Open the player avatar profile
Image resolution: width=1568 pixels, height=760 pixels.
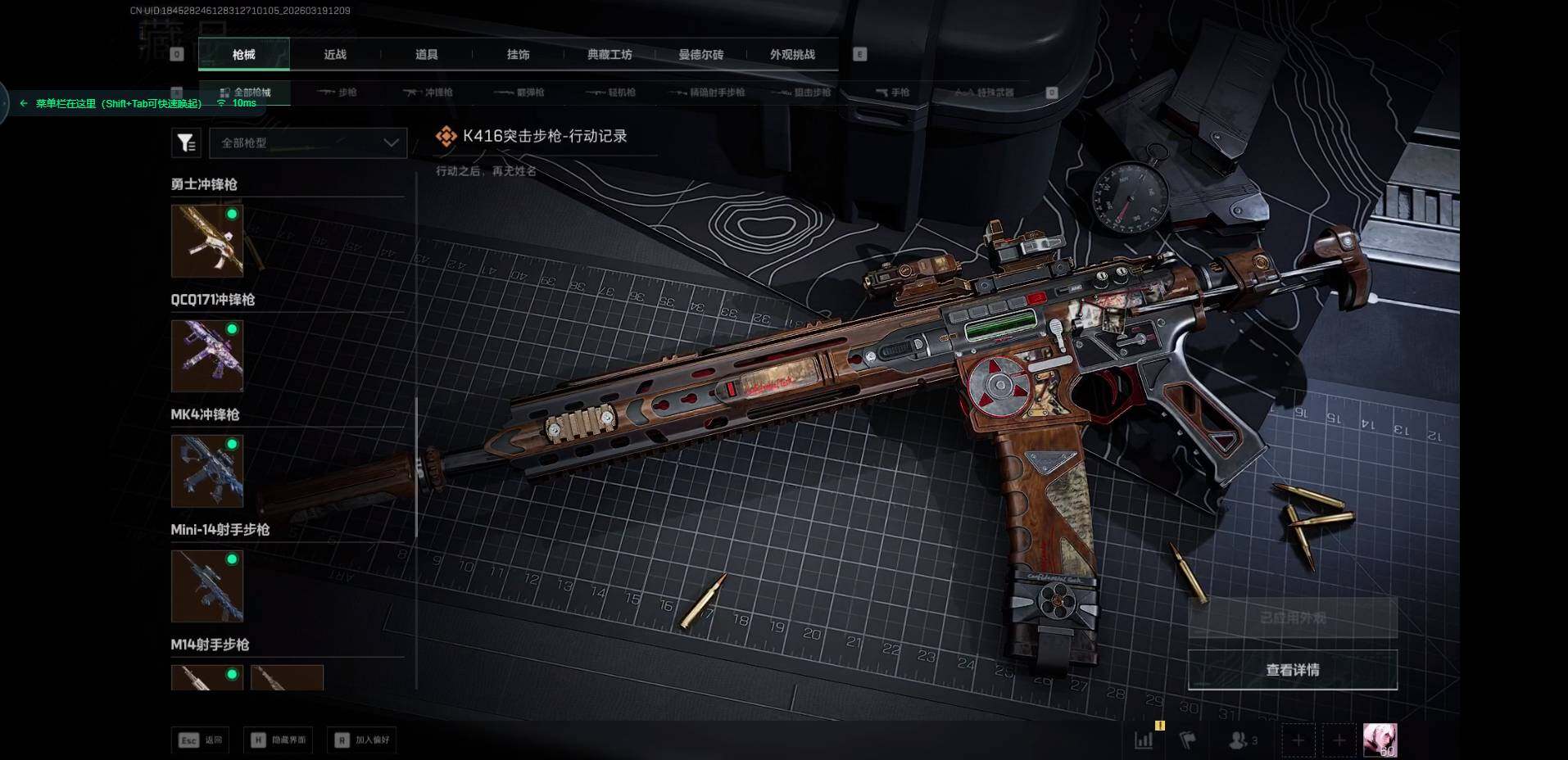pyautogui.click(x=1380, y=740)
